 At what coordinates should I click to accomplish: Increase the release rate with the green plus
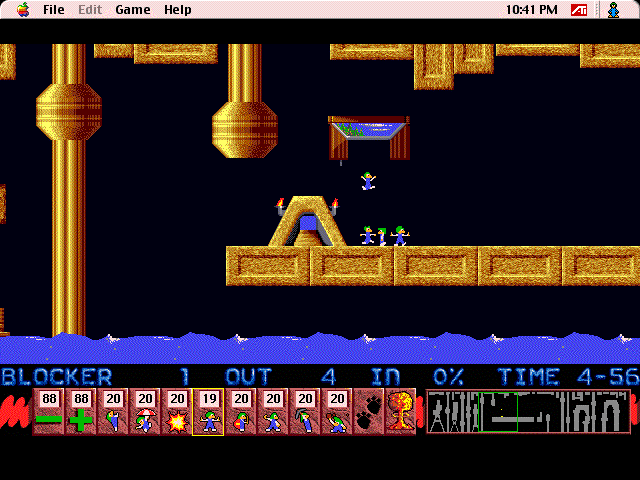pyautogui.click(x=80, y=412)
